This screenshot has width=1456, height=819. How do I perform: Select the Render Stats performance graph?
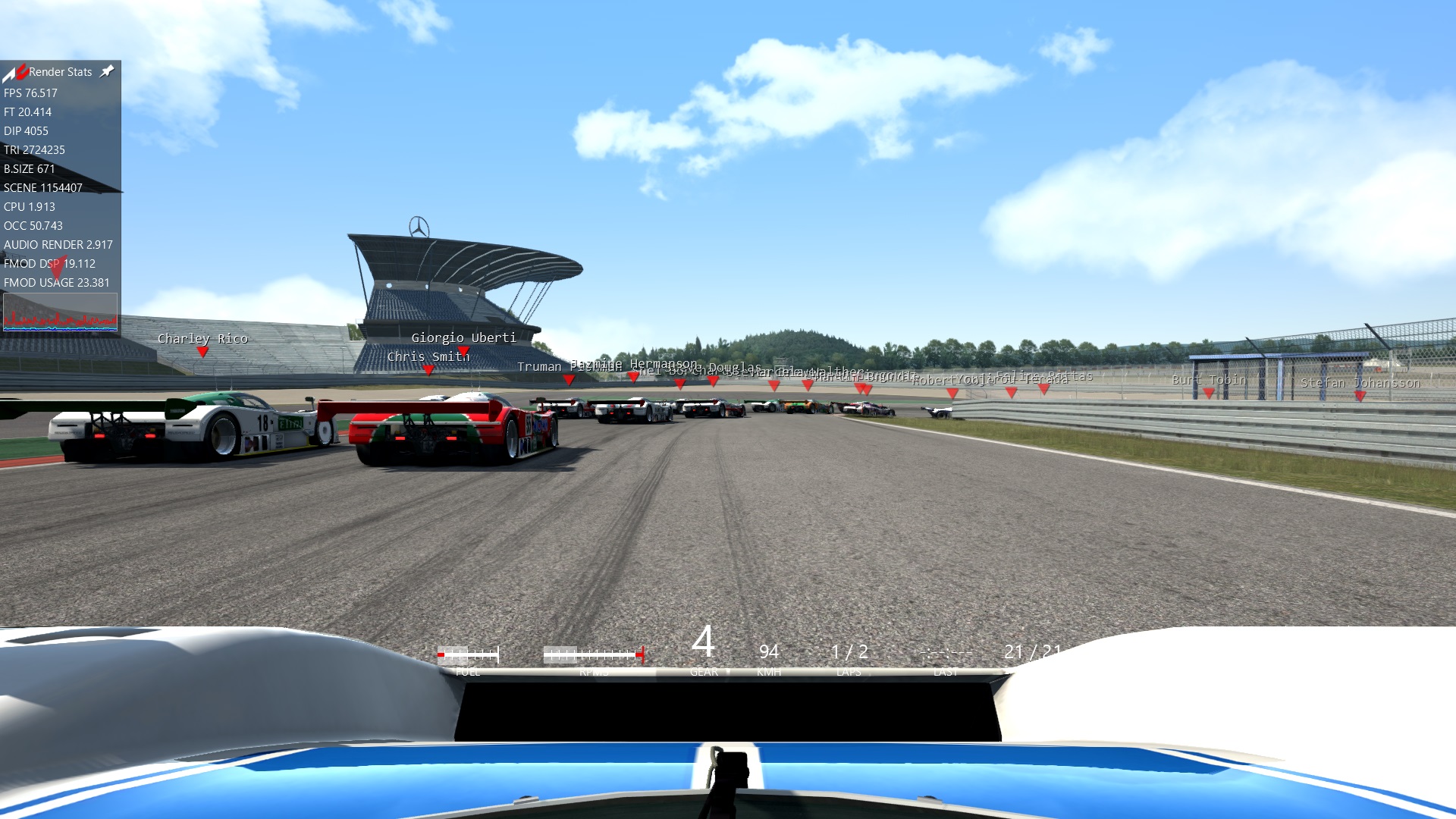click(x=60, y=312)
